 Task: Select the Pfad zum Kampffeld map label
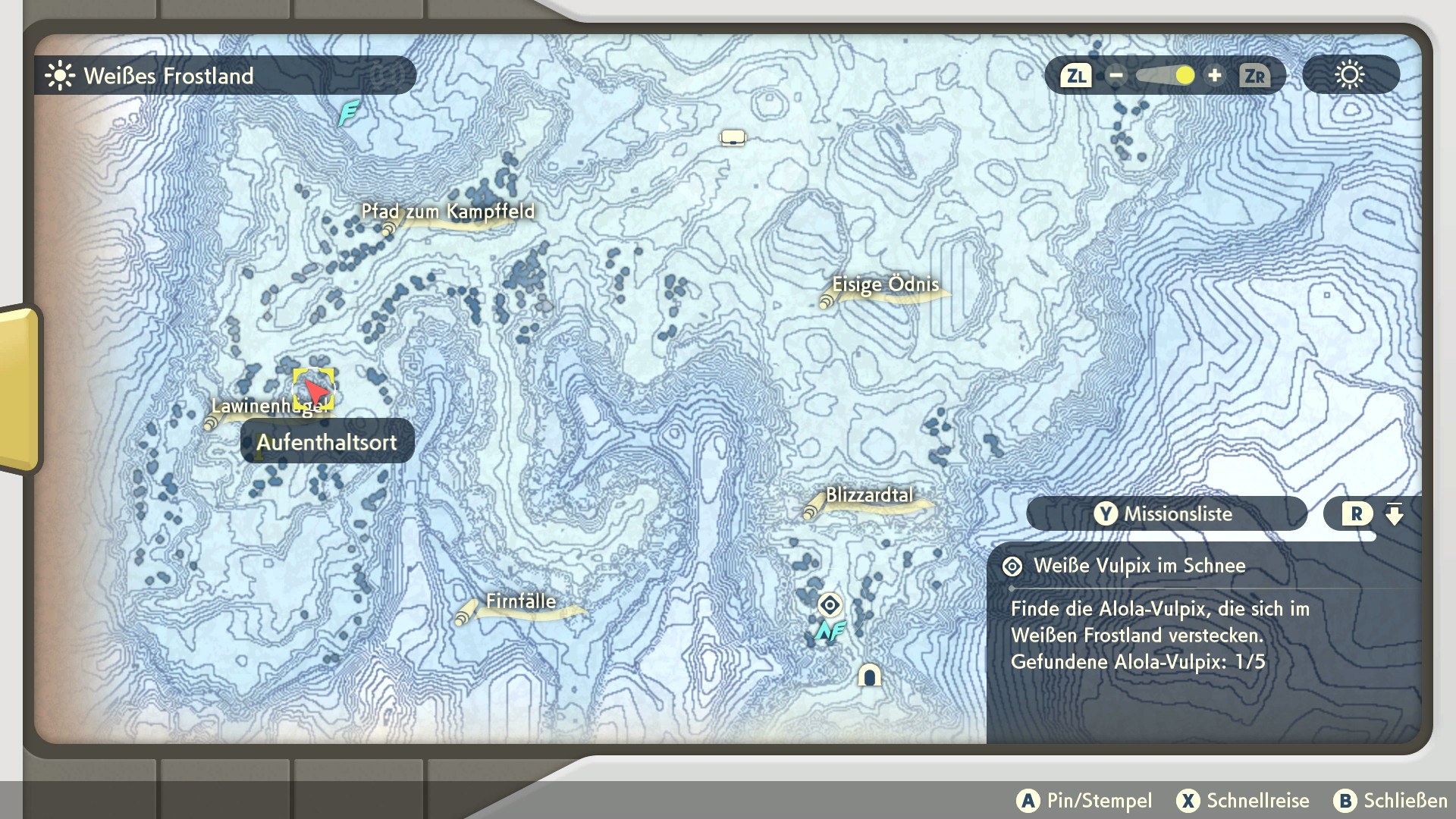pos(447,212)
